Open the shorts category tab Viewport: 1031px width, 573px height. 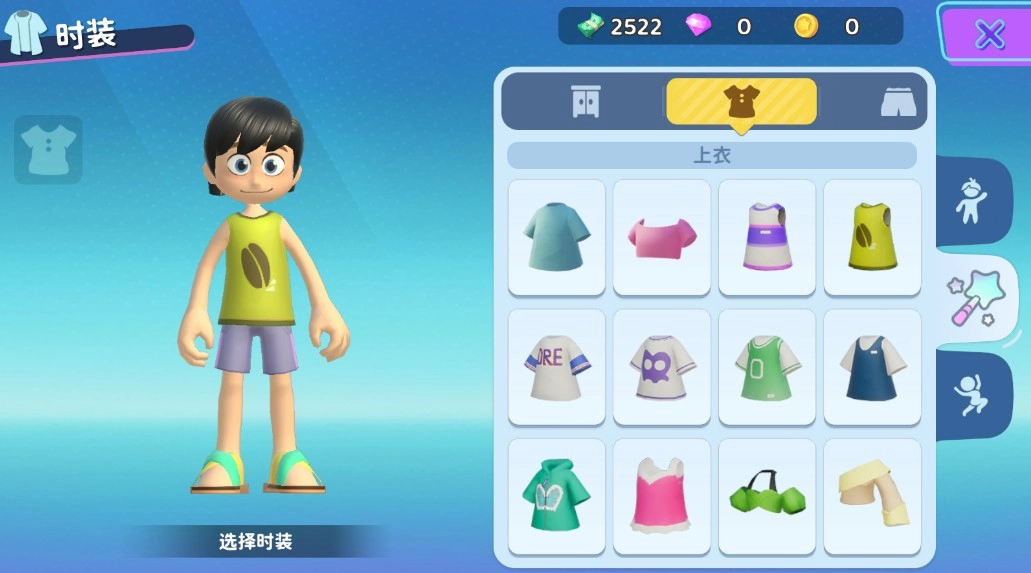click(898, 102)
